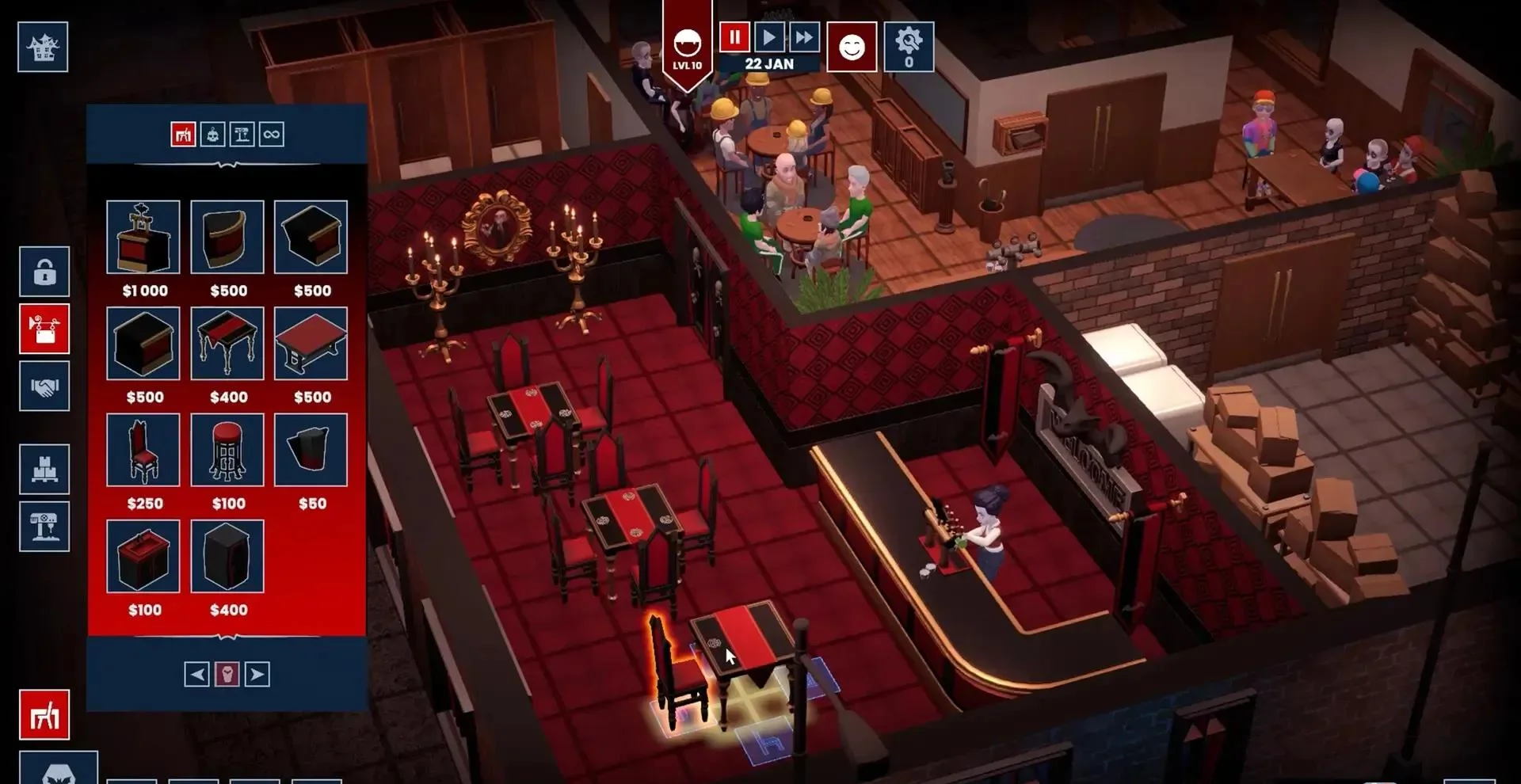Resume normal game speed
The image size is (1521, 784).
[x=768, y=37]
